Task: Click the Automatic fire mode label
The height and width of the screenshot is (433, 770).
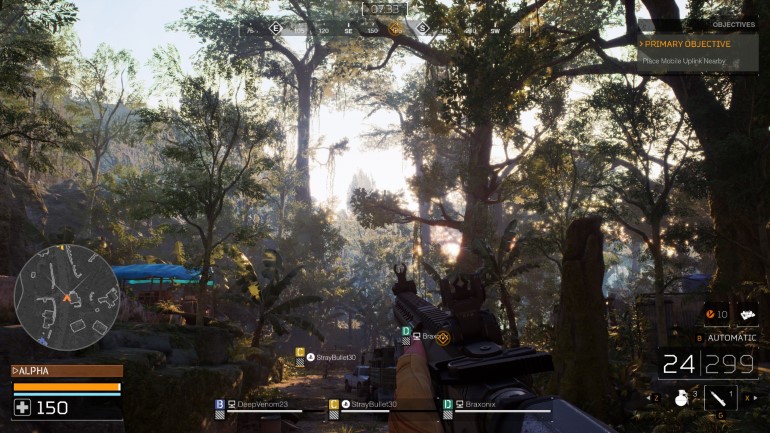Action: 731,338
